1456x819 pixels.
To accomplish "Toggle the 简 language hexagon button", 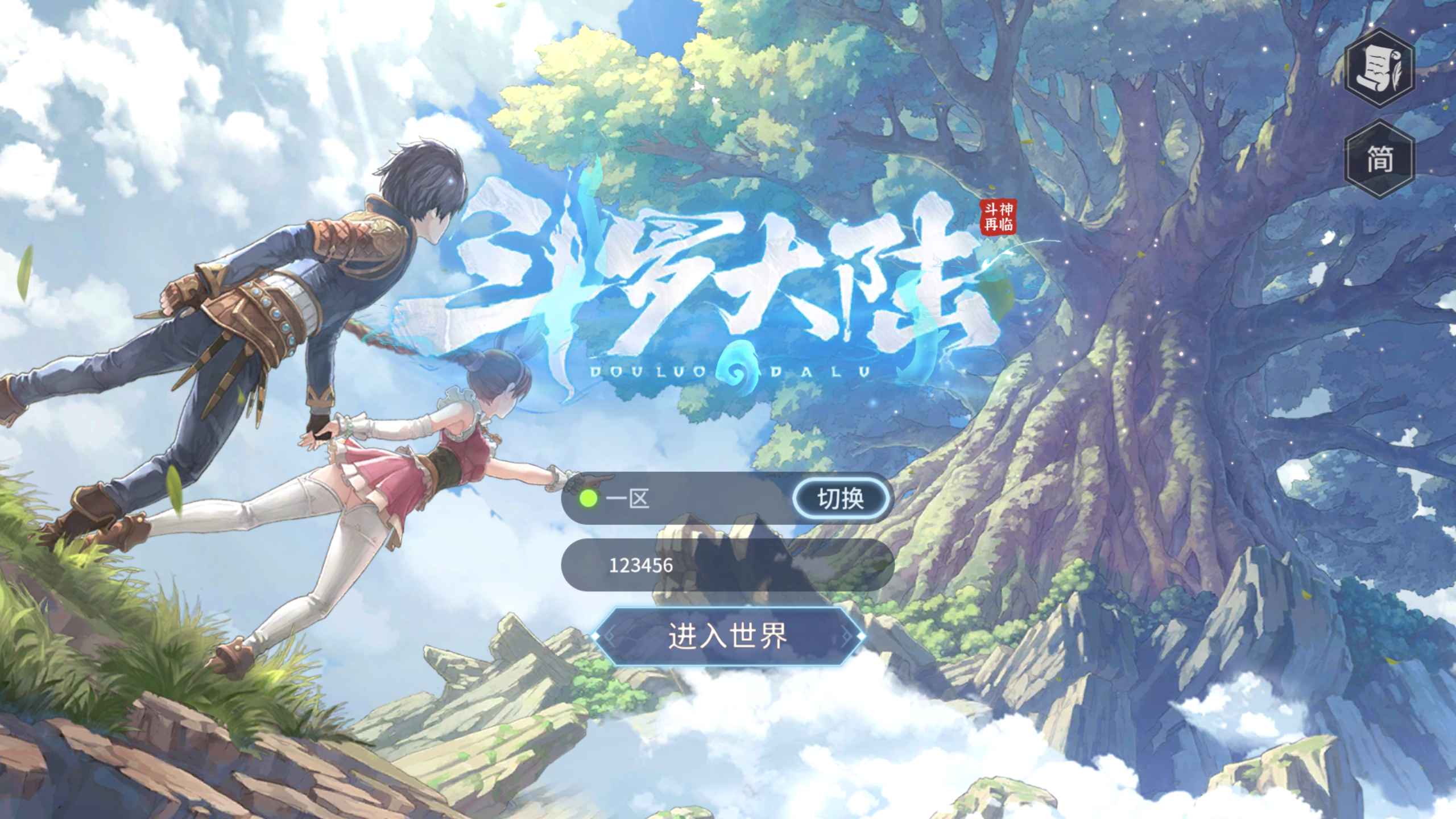I will (1379, 159).
